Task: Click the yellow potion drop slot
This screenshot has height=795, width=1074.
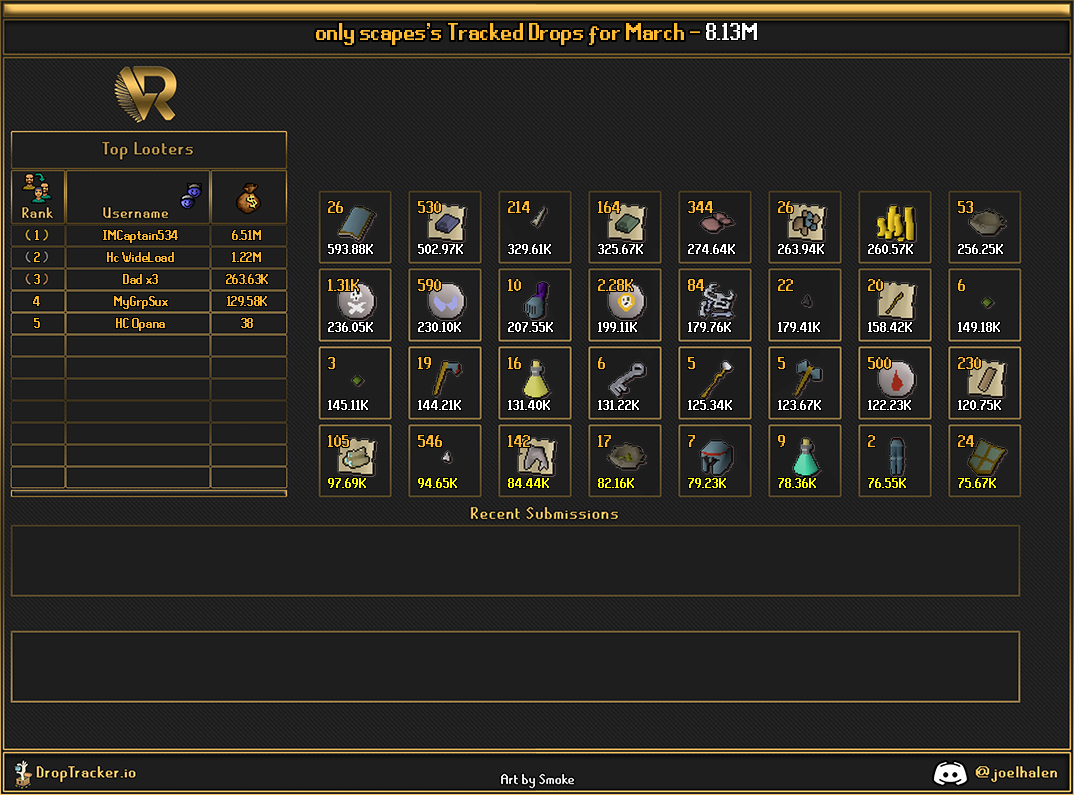Action: coord(534,383)
